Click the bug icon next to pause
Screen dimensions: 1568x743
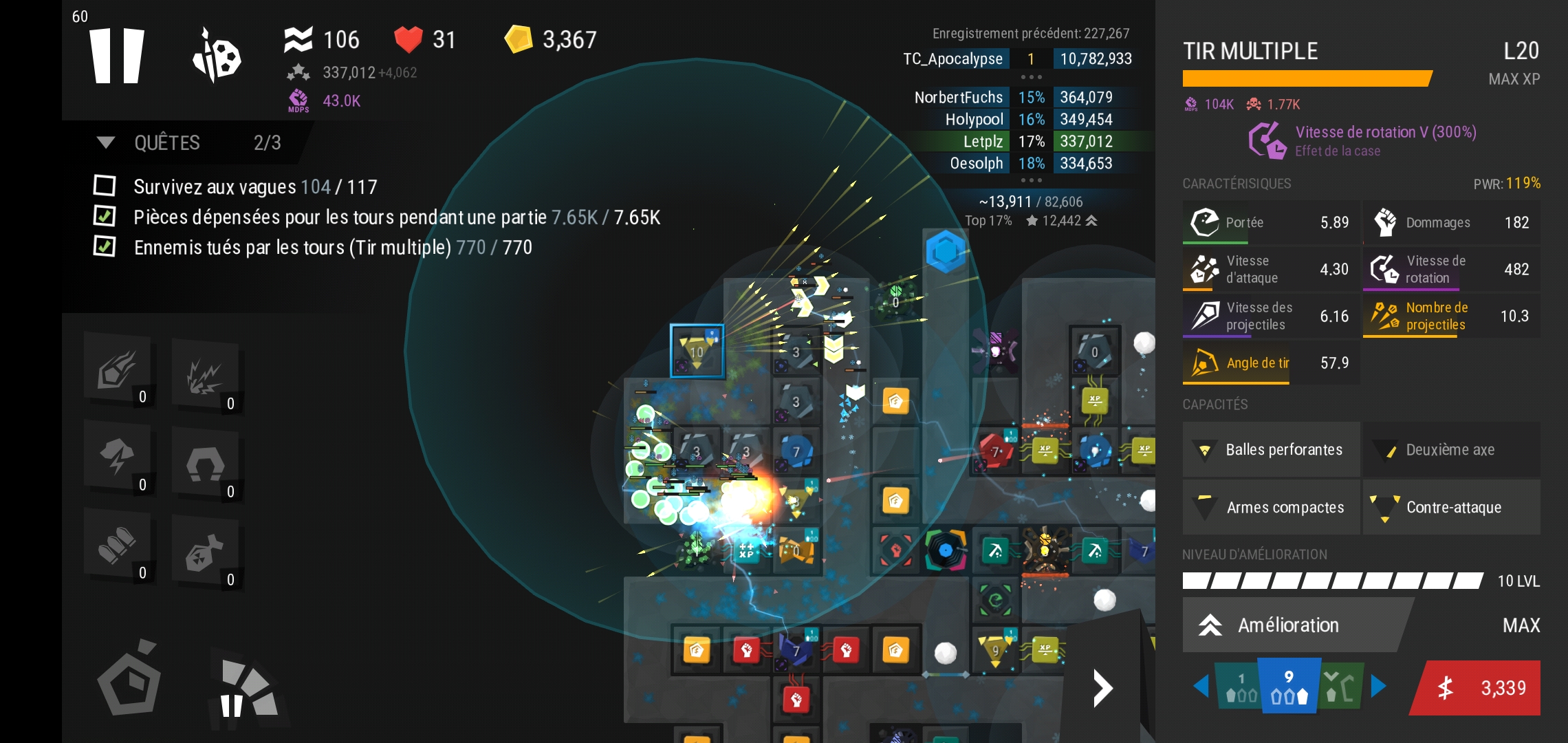[x=216, y=56]
